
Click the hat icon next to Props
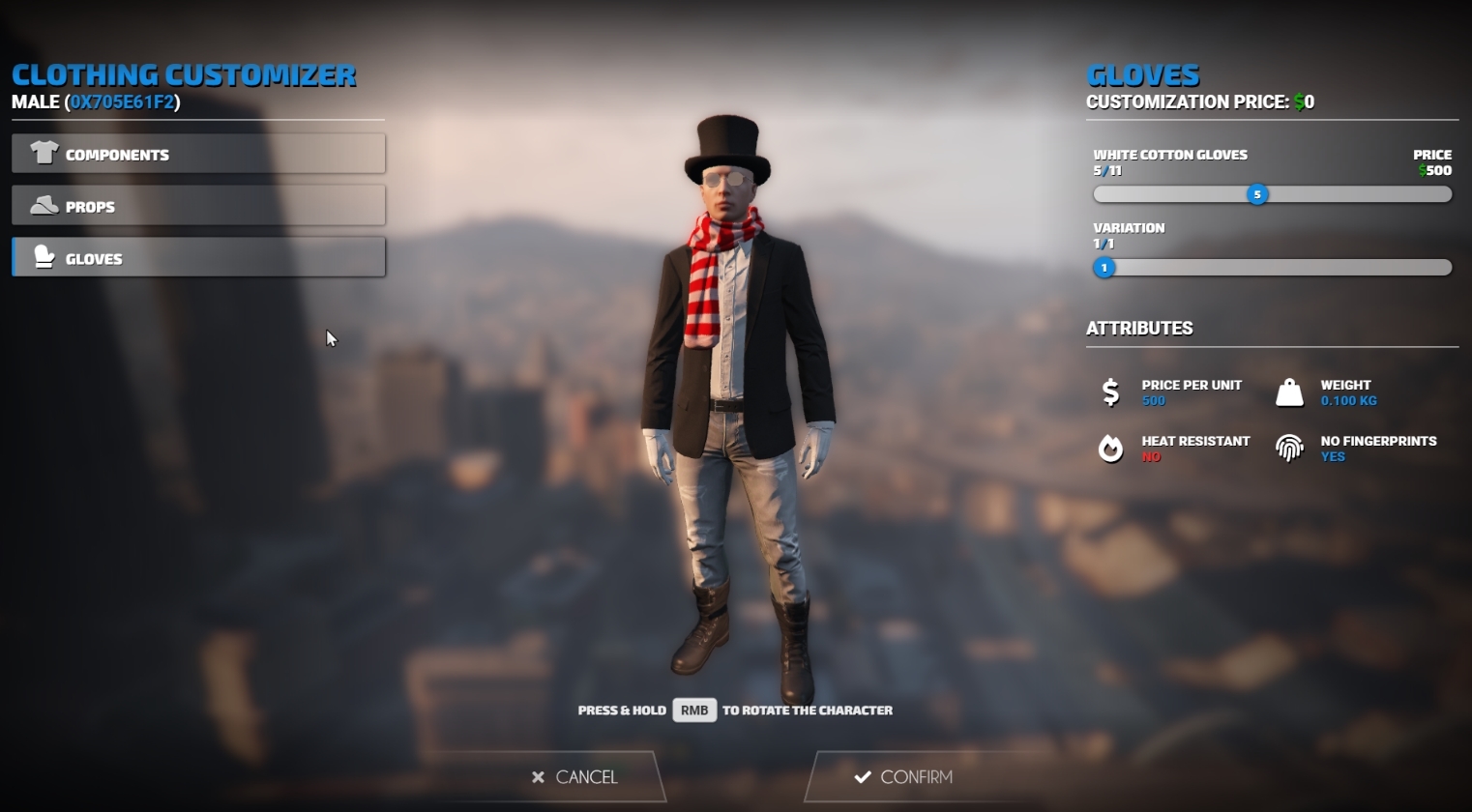tap(44, 205)
